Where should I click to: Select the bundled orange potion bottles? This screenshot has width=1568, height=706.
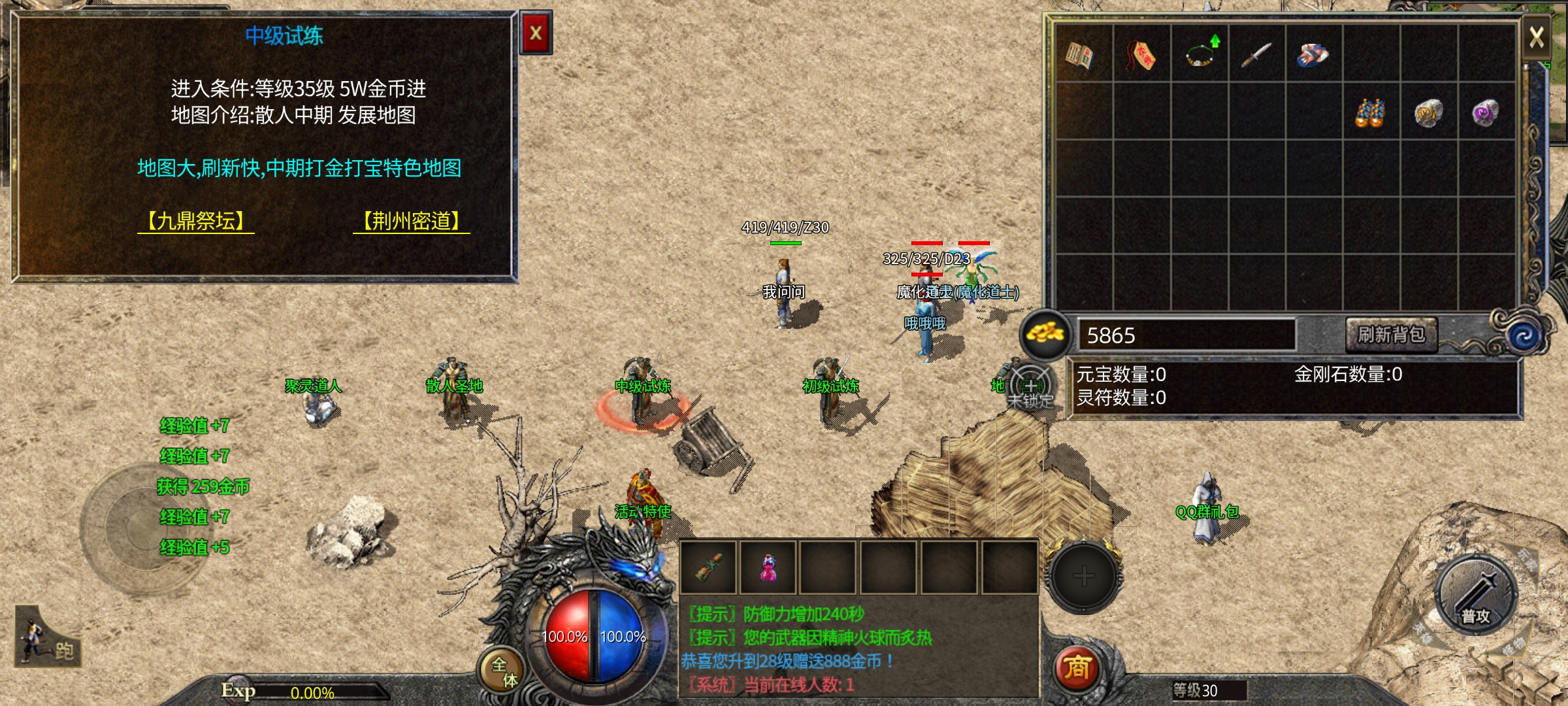[x=1370, y=113]
